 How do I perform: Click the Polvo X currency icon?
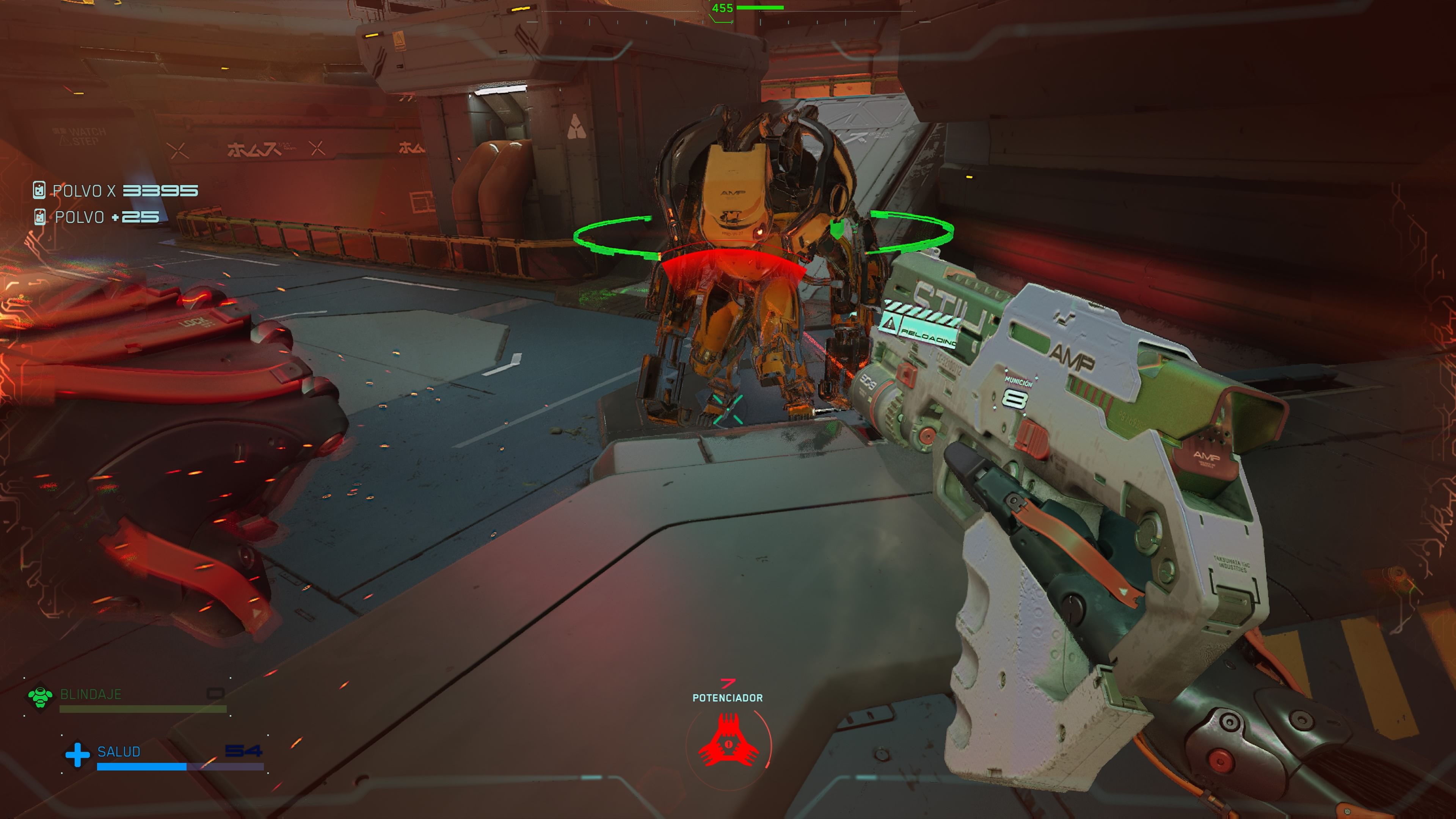[39, 190]
